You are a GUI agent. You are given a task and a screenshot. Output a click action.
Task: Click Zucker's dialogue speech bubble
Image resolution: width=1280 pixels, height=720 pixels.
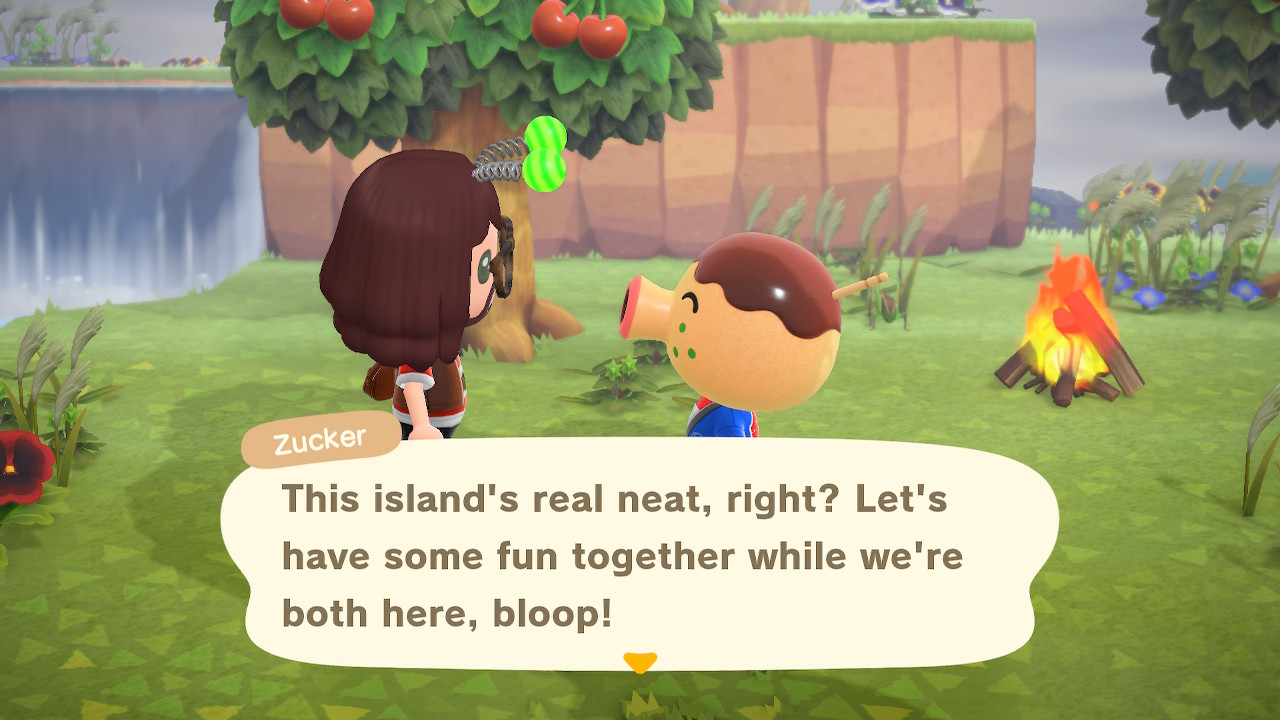coord(640,555)
